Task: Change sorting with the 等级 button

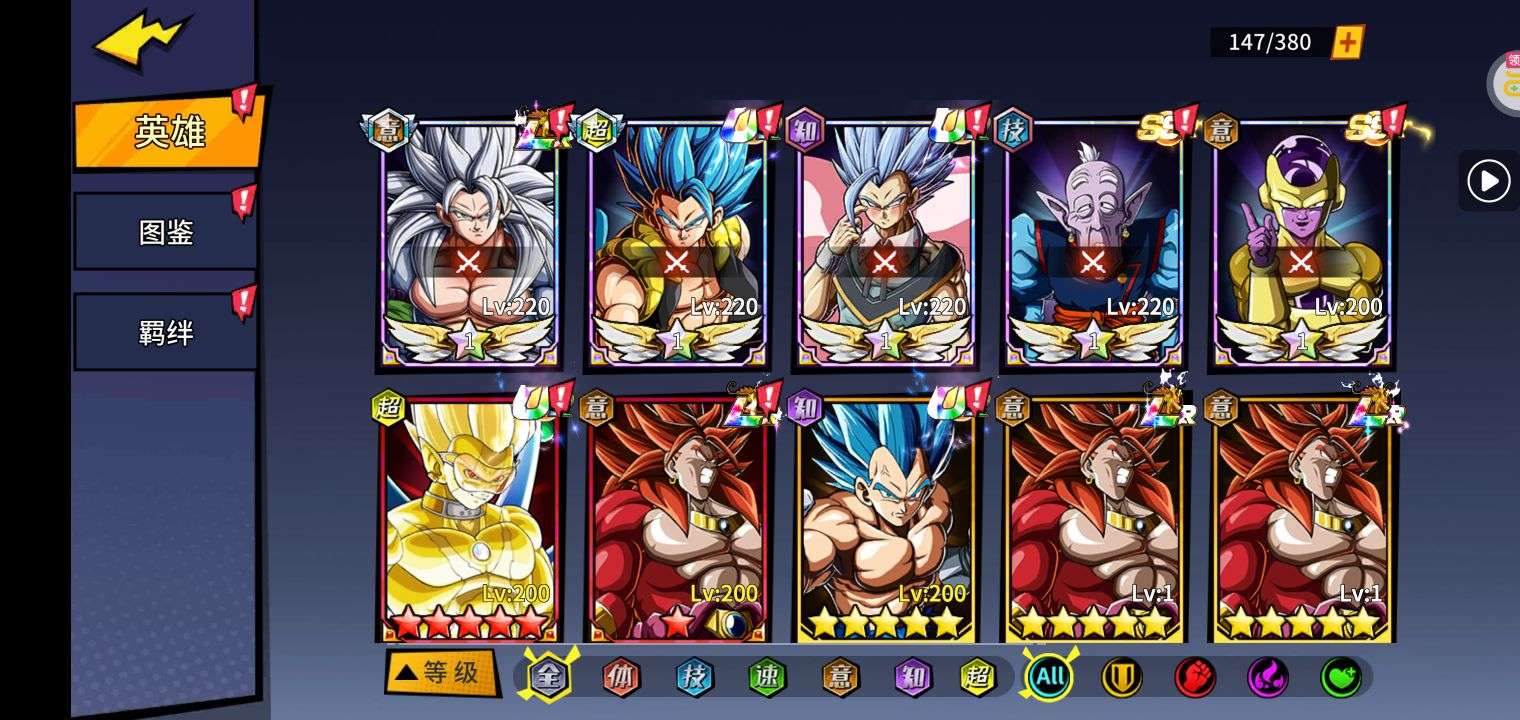Action: coord(441,673)
